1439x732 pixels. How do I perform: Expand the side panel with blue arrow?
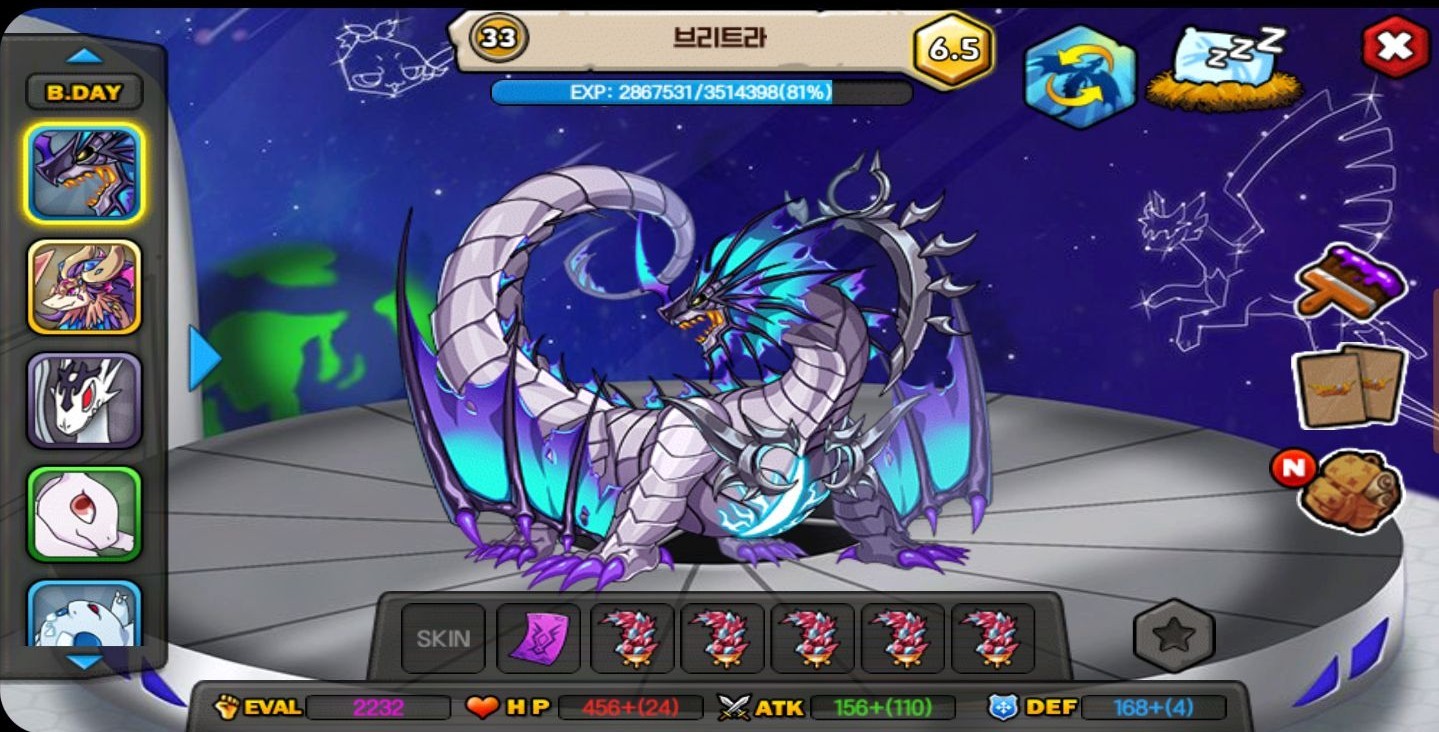(204, 357)
